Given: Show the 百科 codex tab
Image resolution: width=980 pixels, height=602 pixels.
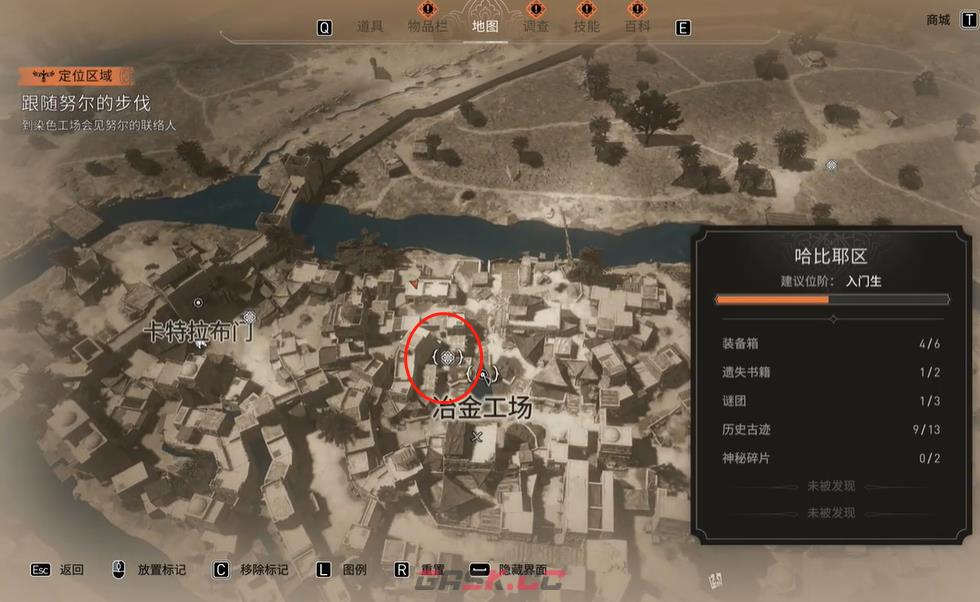Looking at the screenshot, I should coord(638,27).
